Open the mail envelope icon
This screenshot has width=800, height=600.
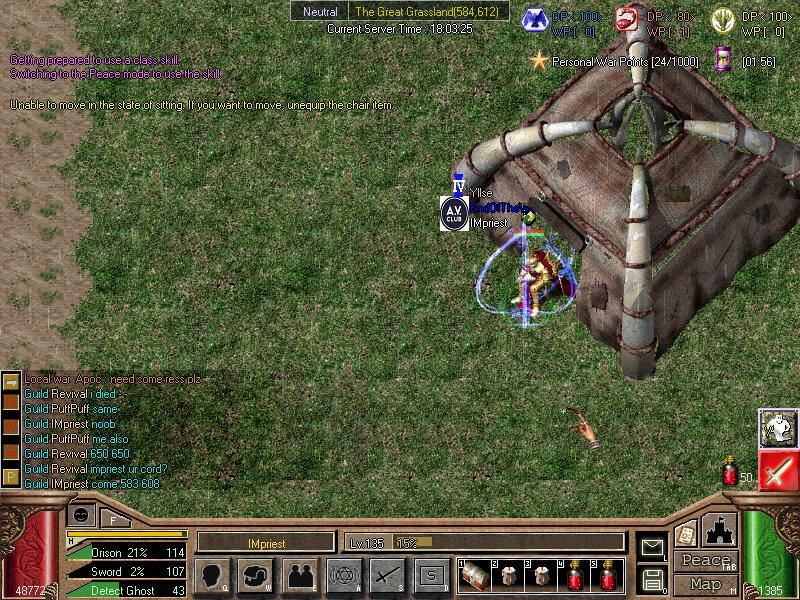(x=652, y=547)
